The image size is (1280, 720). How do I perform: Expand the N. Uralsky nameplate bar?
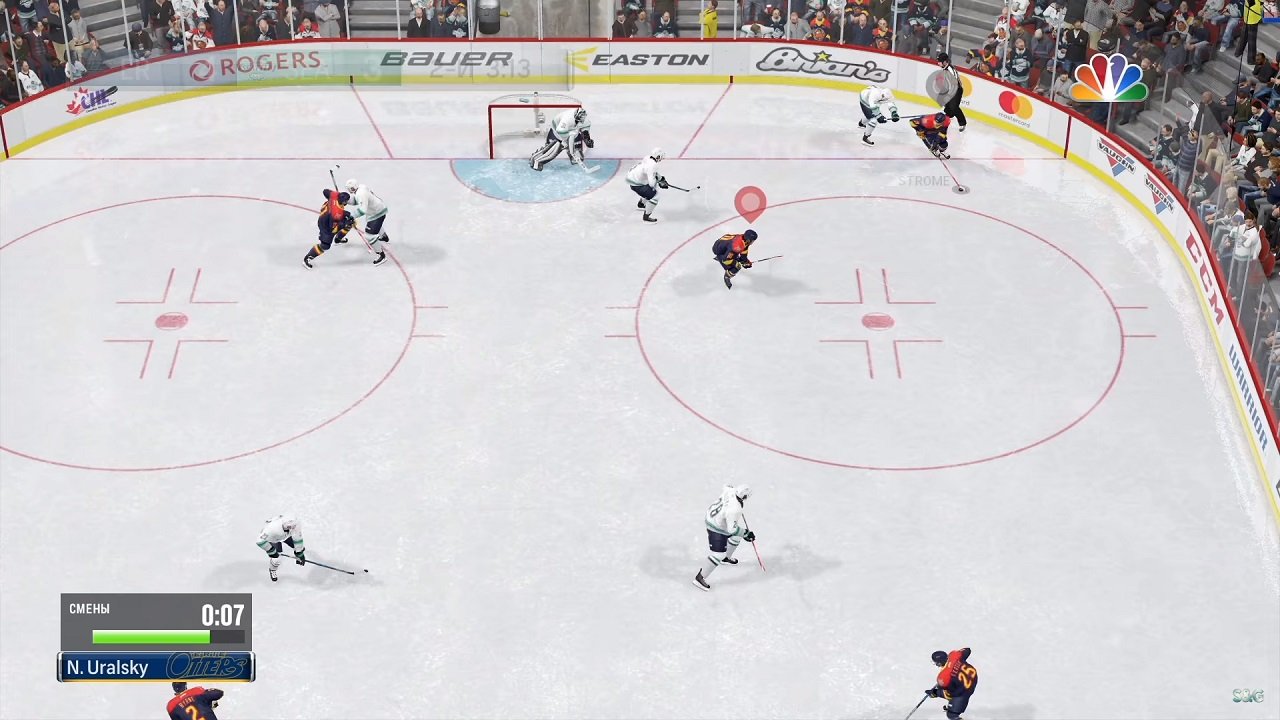tap(108, 667)
